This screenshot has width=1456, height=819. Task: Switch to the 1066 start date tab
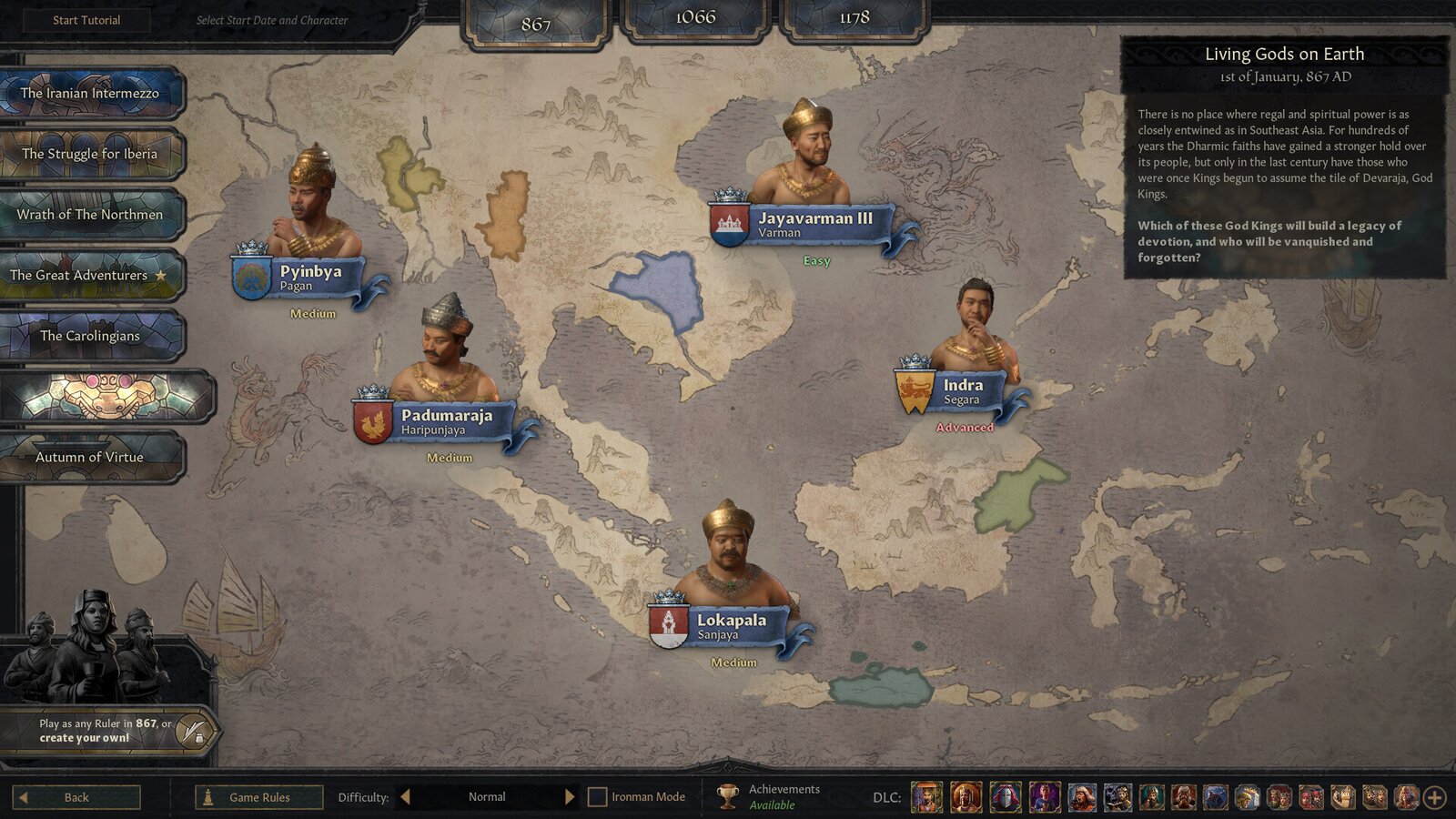(x=695, y=16)
